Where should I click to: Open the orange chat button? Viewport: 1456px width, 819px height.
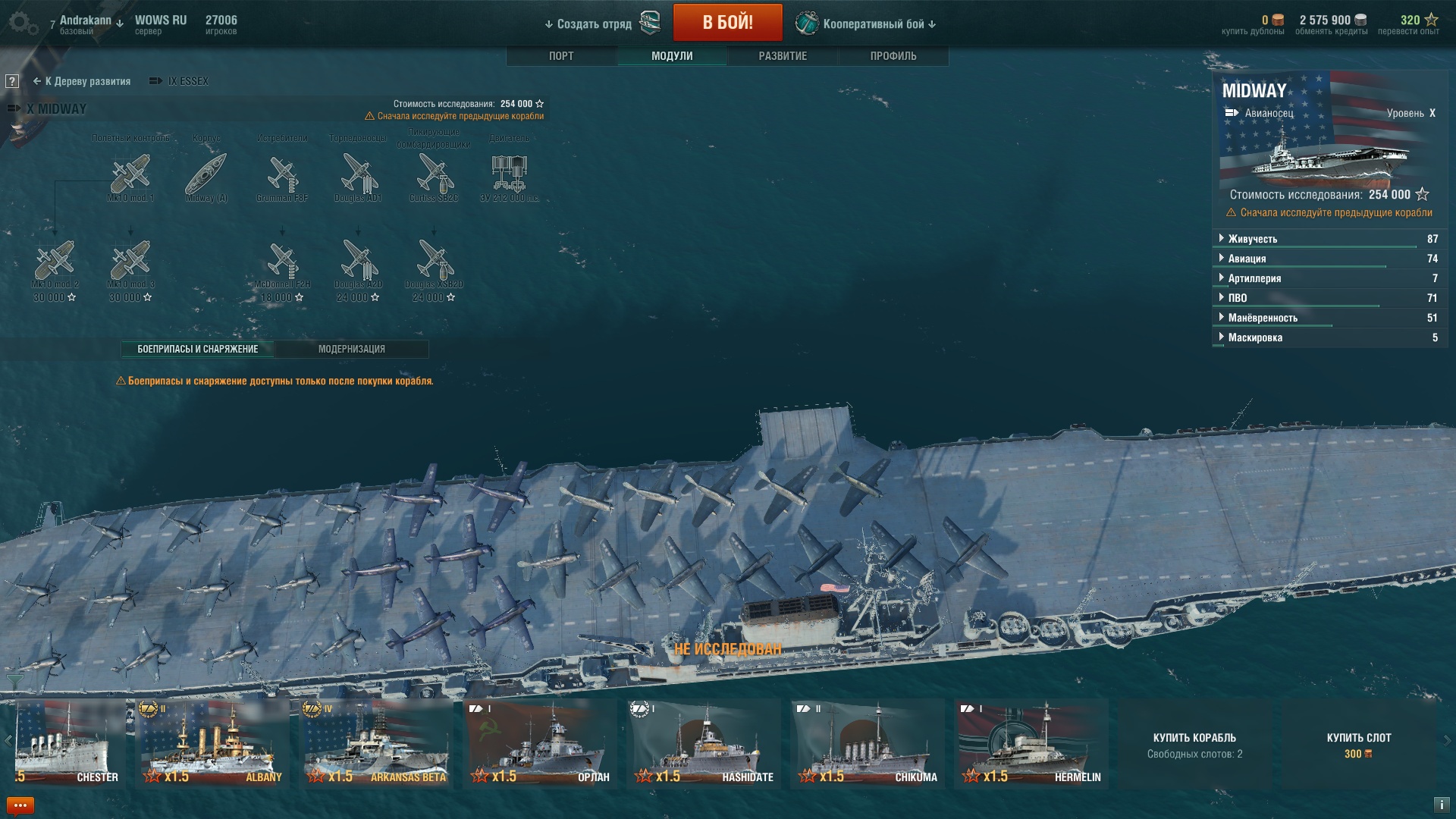(20, 805)
